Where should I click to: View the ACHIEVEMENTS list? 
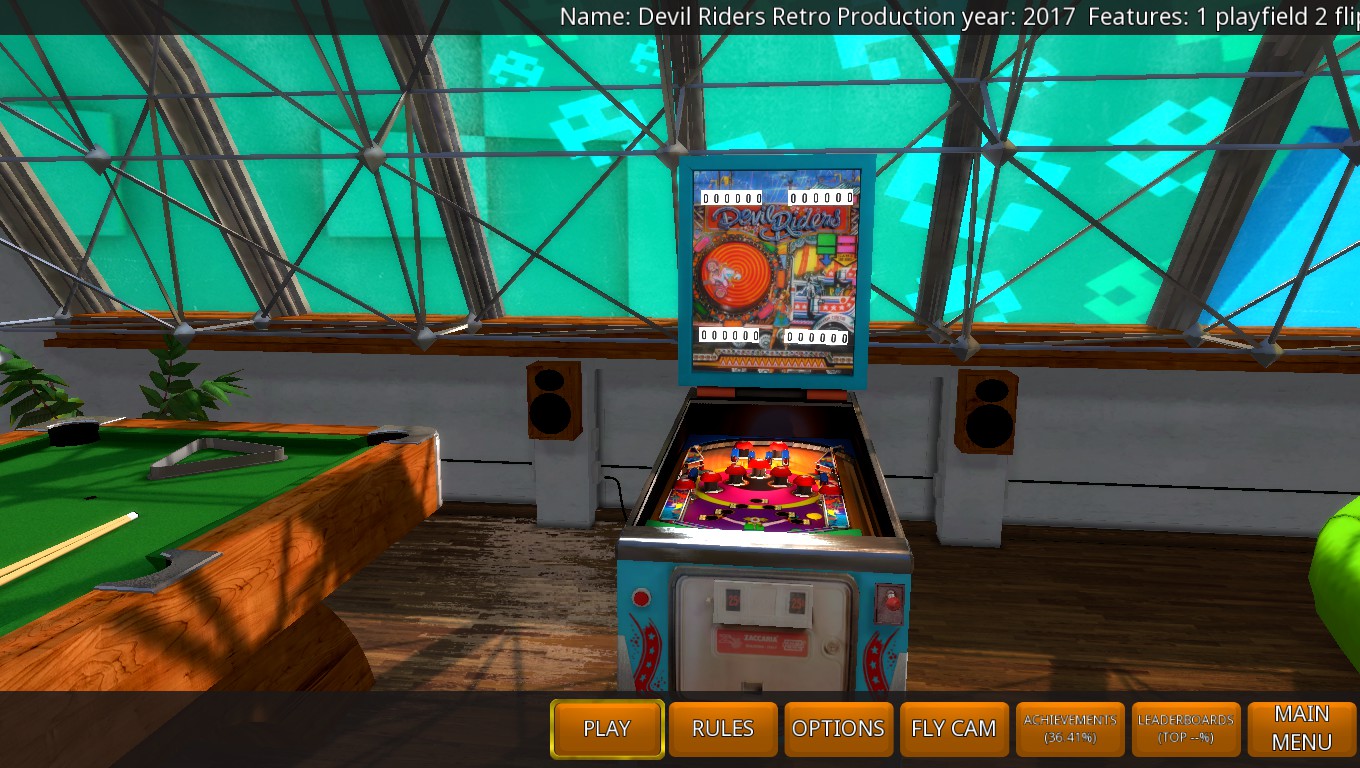1070,728
